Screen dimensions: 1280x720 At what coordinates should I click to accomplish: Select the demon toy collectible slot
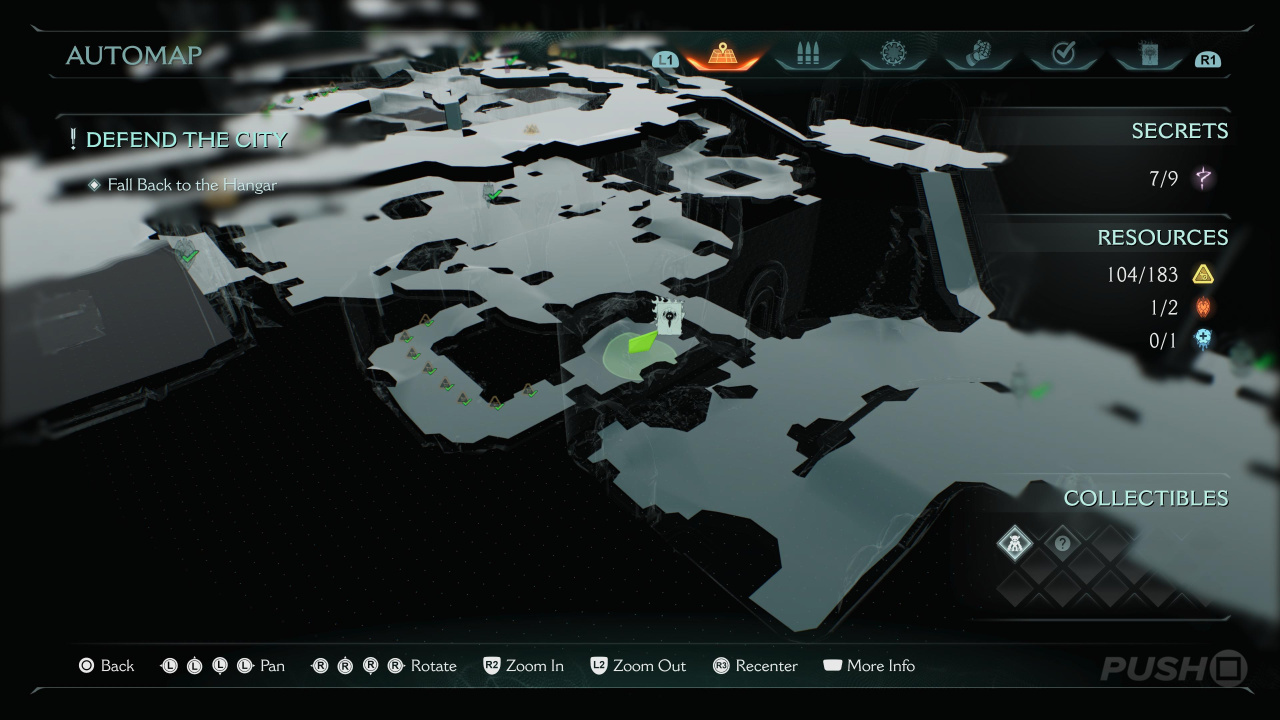pos(1015,544)
